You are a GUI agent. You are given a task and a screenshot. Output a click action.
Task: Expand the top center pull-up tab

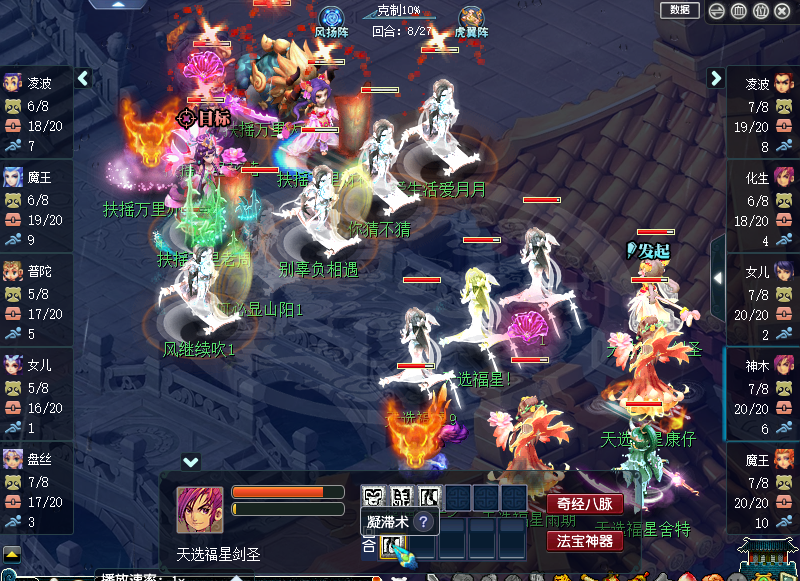[x=118, y=4]
